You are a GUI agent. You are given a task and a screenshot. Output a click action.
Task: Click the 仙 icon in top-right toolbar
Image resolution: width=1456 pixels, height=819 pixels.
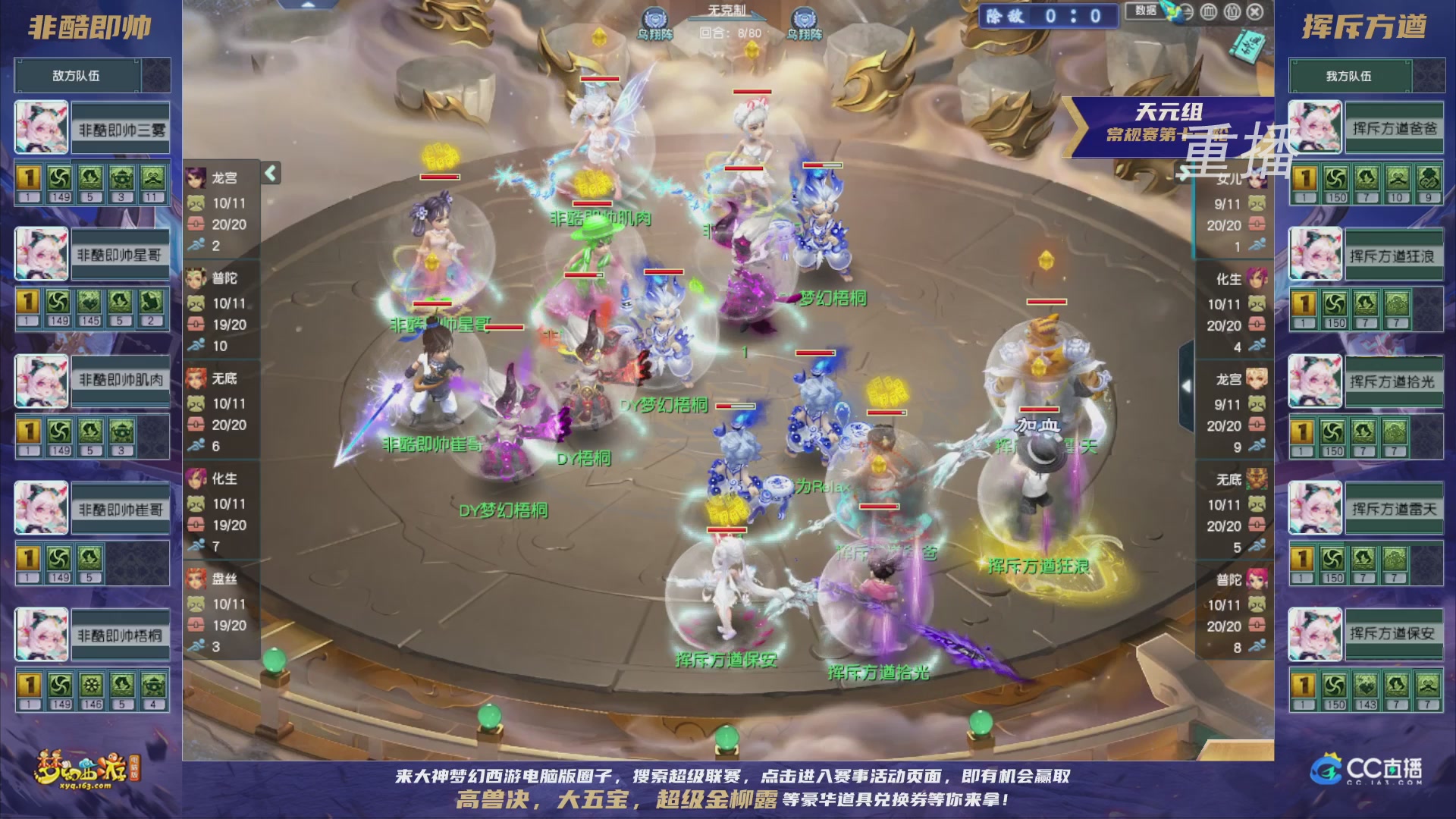(1234, 13)
